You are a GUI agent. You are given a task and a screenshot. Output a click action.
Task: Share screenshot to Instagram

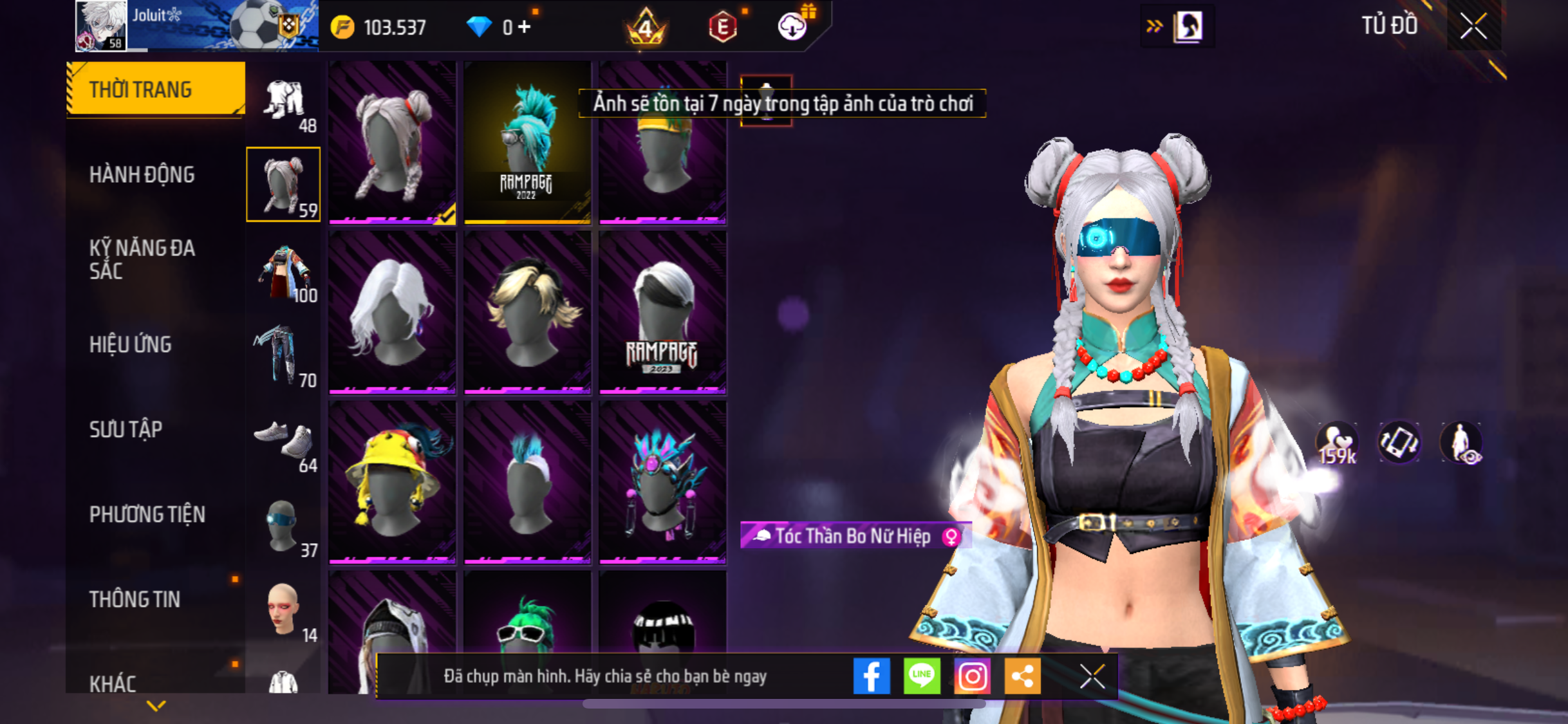[x=972, y=676]
